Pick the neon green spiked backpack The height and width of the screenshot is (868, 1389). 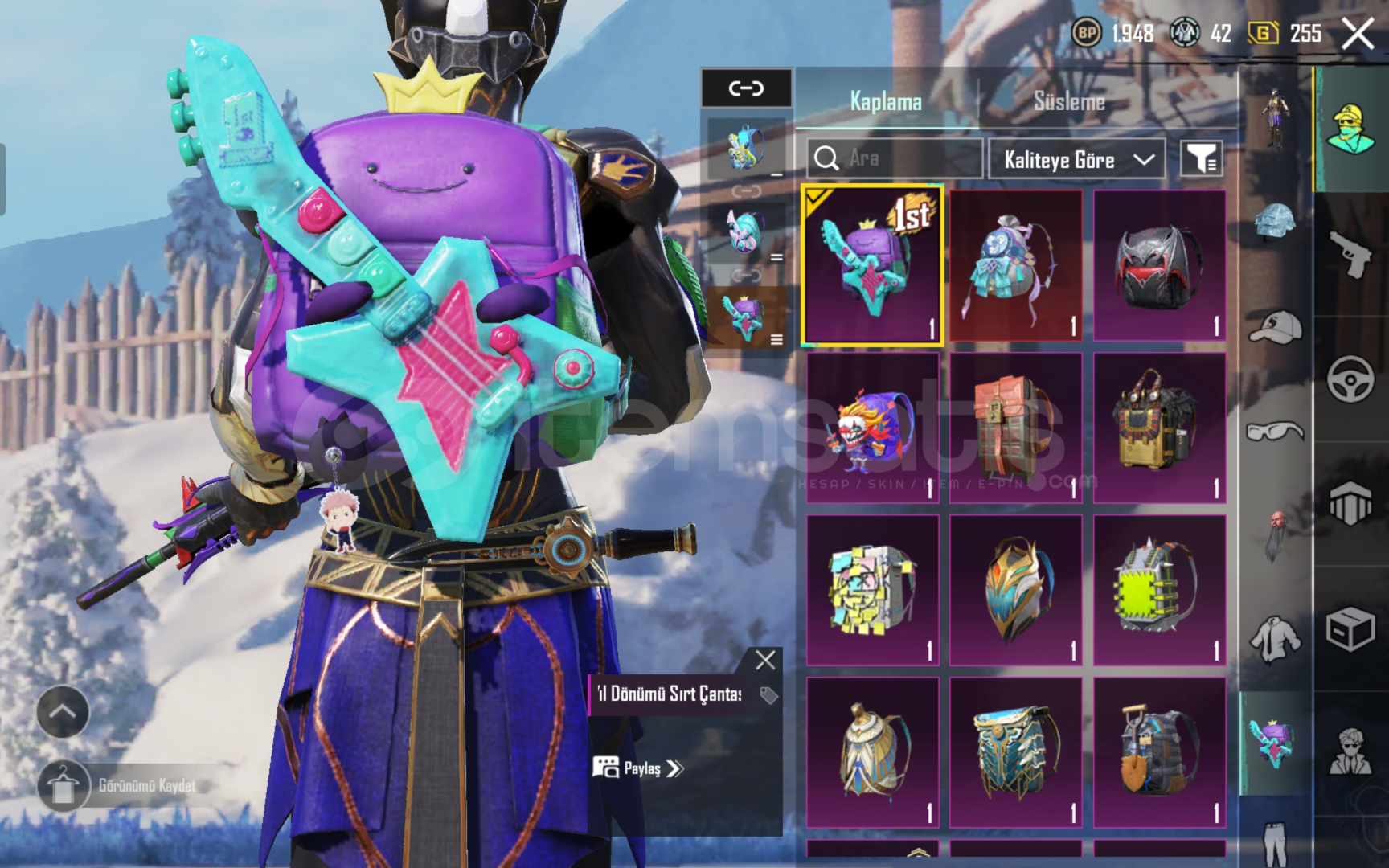[1159, 591]
